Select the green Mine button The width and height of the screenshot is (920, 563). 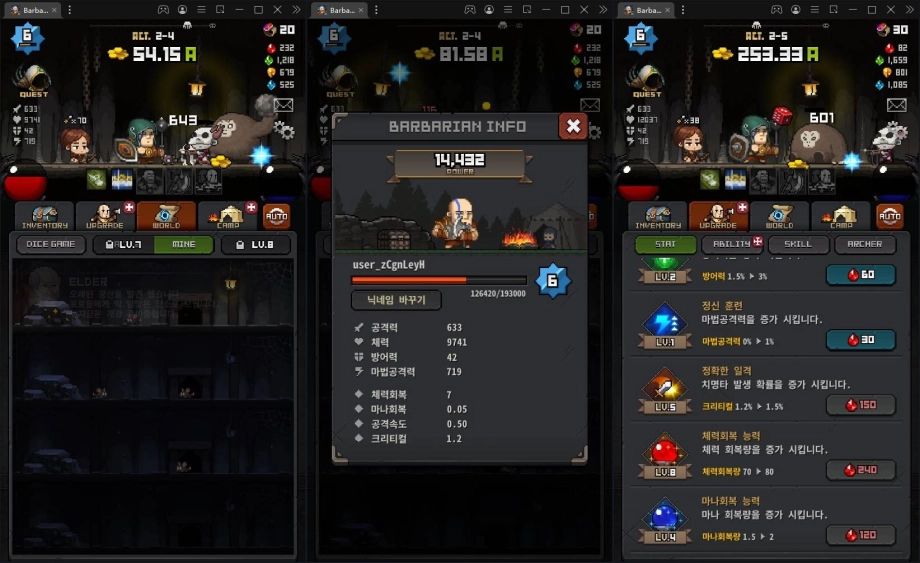point(183,244)
